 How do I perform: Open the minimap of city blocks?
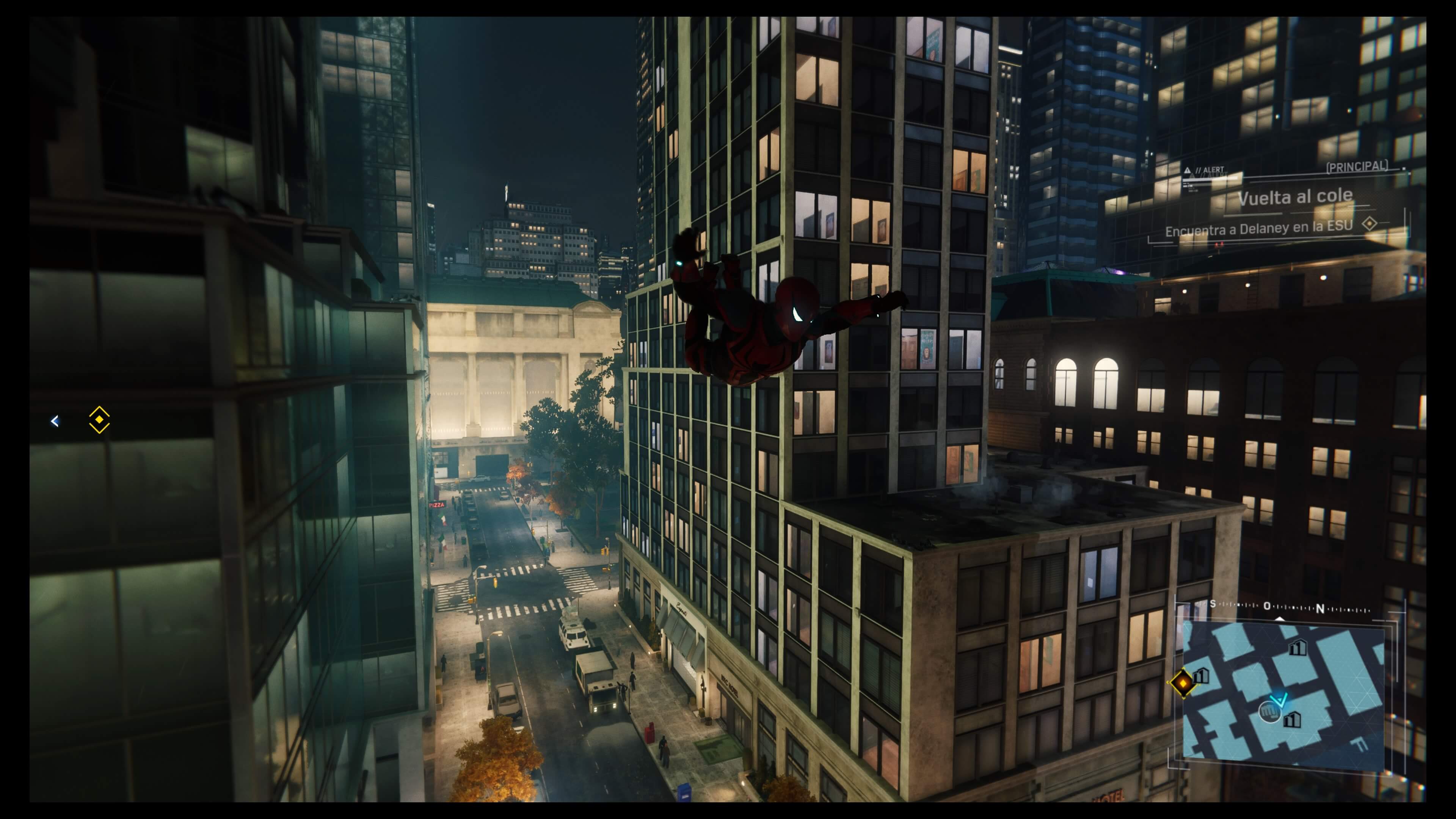point(1283,695)
